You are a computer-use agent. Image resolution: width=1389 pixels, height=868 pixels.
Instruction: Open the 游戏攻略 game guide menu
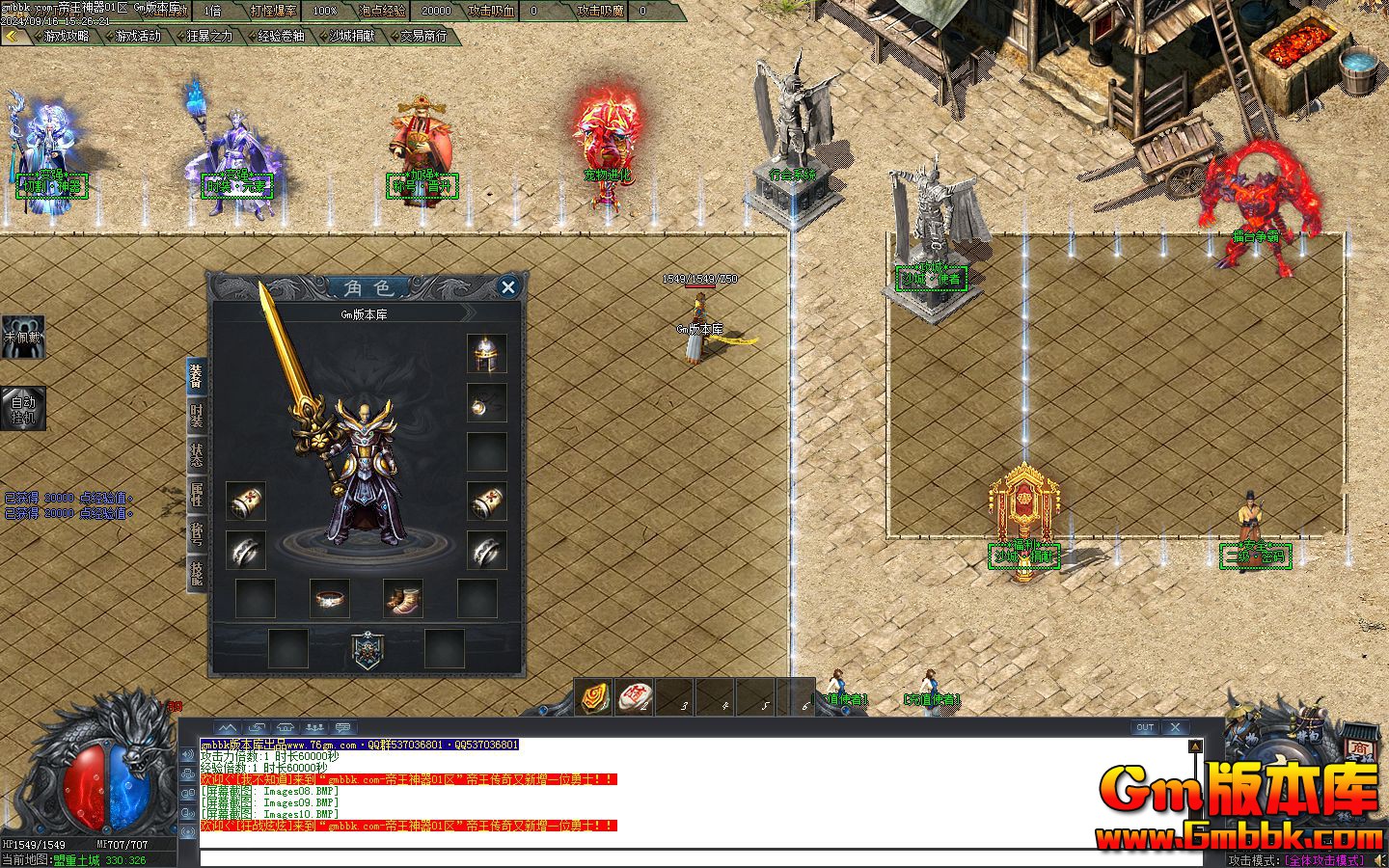66,36
